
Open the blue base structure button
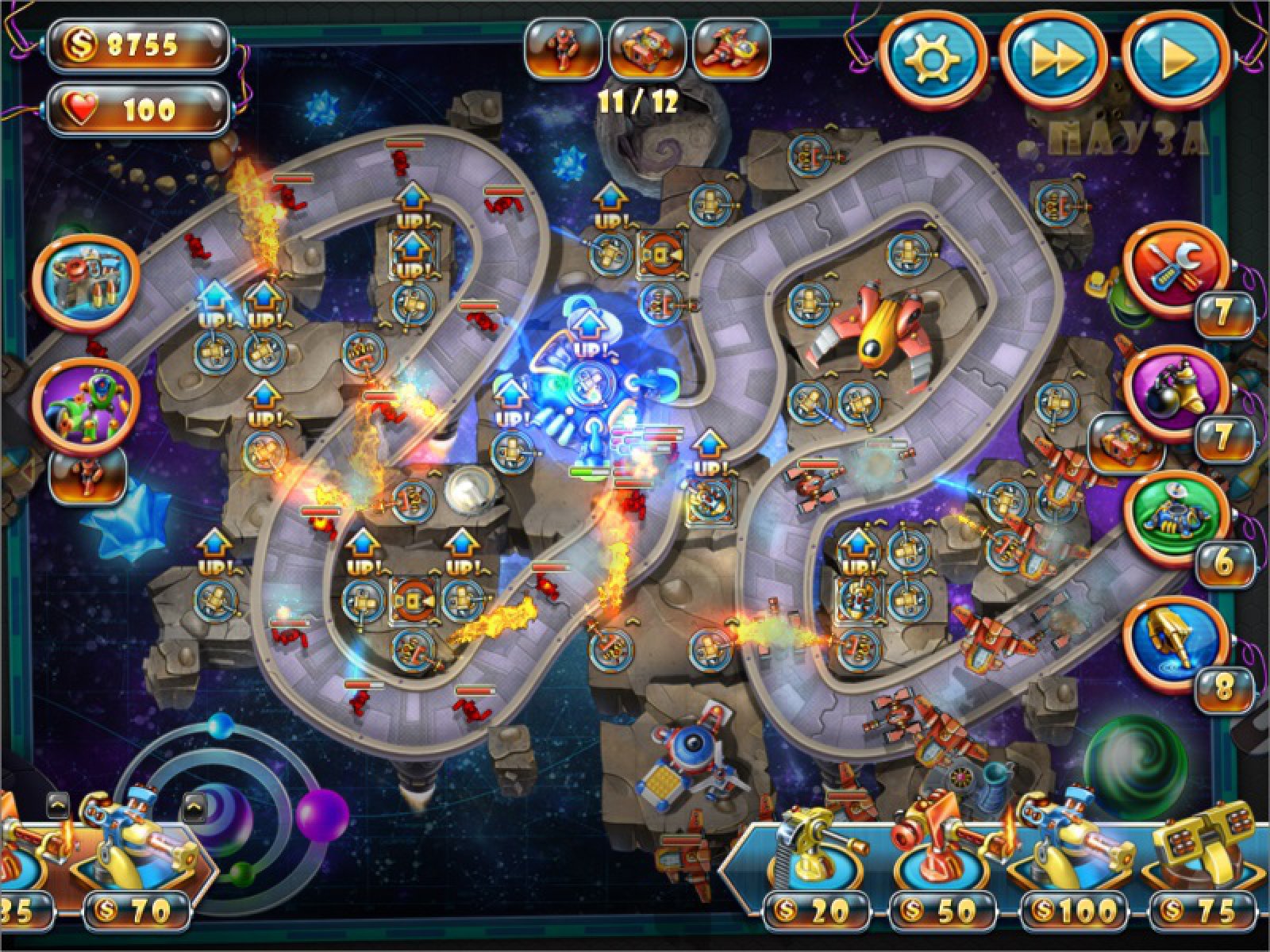coord(86,281)
